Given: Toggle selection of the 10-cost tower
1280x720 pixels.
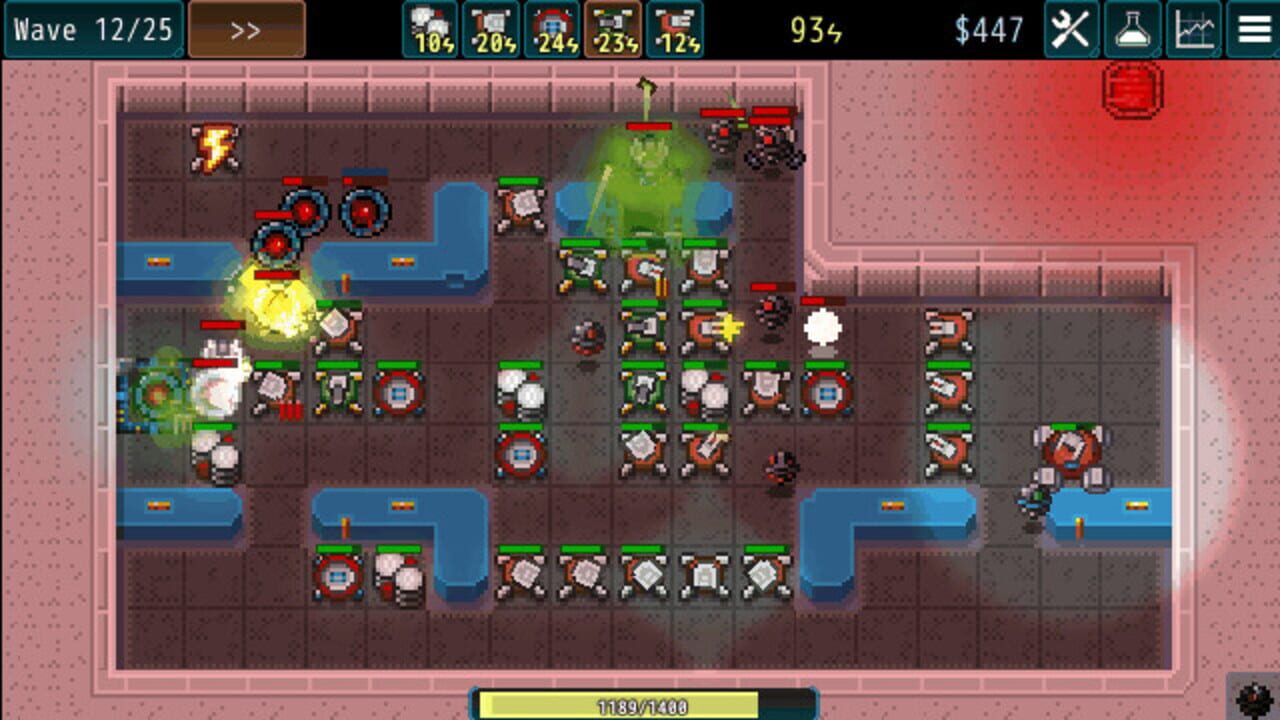Looking at the screenshot, I should [428, 28].
